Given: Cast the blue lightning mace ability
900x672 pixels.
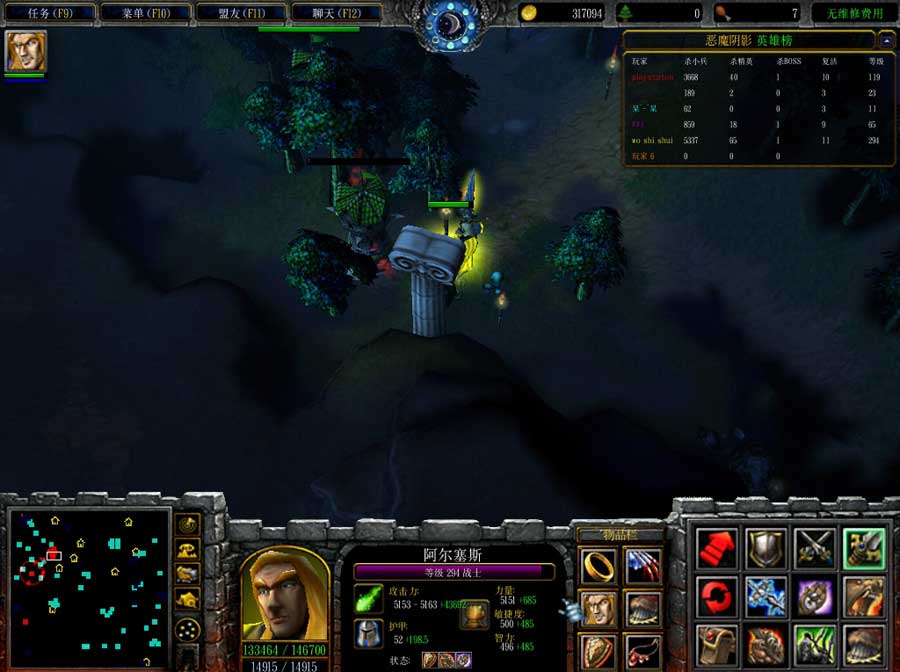Looking at the screenshot, I should pyautogui.click(x=766, y=597).
